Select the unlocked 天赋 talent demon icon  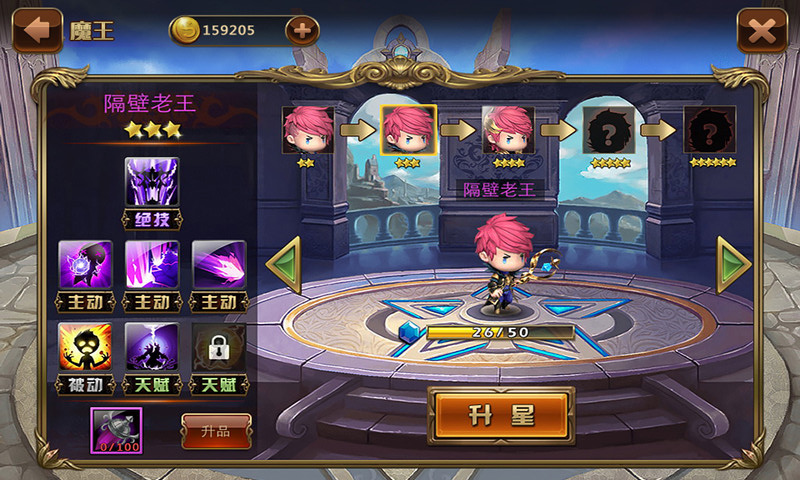click(x=151, y=347)
